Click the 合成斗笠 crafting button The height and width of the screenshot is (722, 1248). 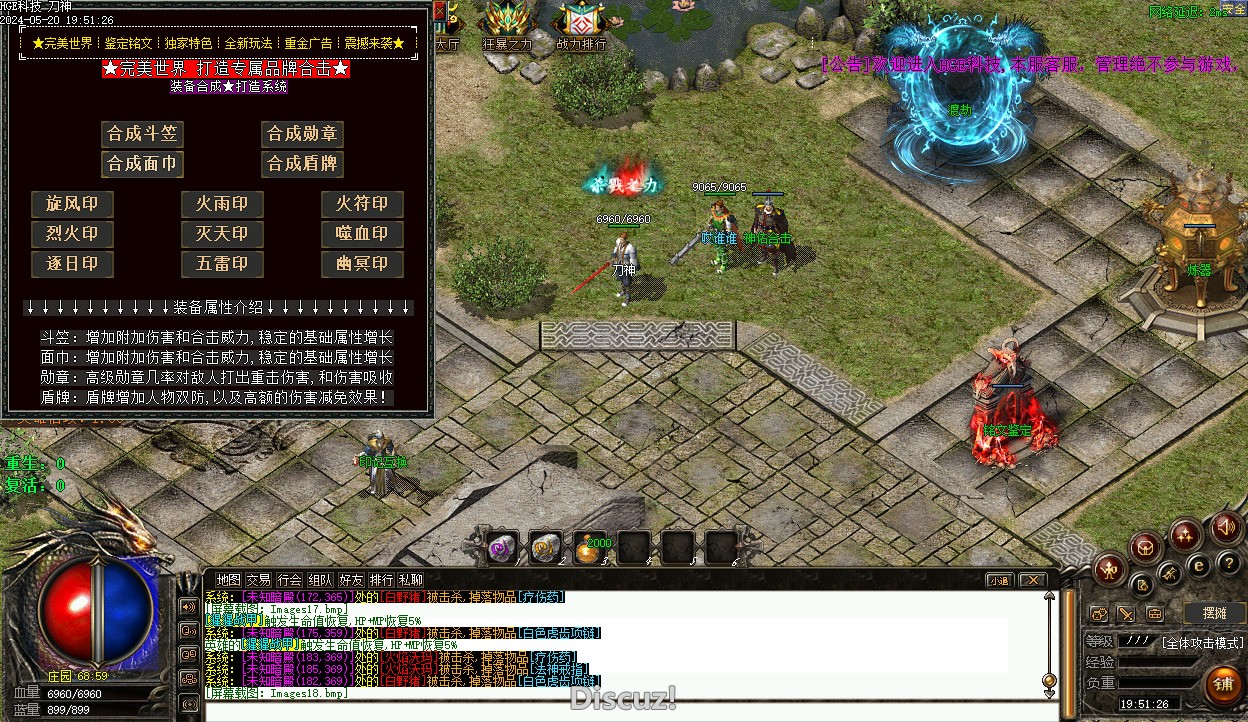[x=142, y=134]
